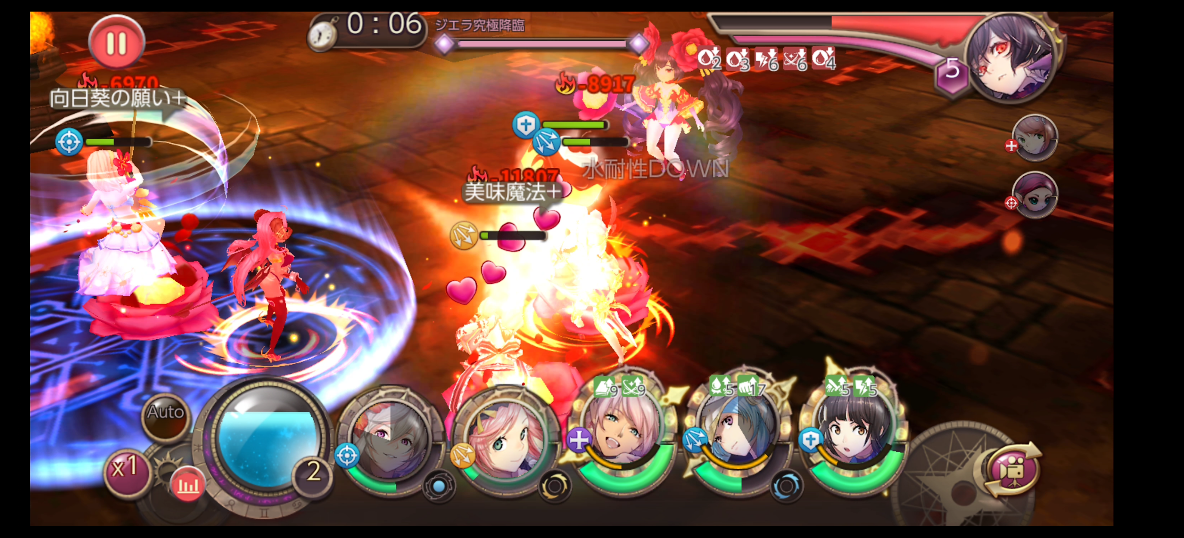This screenshot has width=1184, height=538.
Task: Target the brown-haired enemy with red cross
Action: pyautogui.click(x=1035, y=137)
